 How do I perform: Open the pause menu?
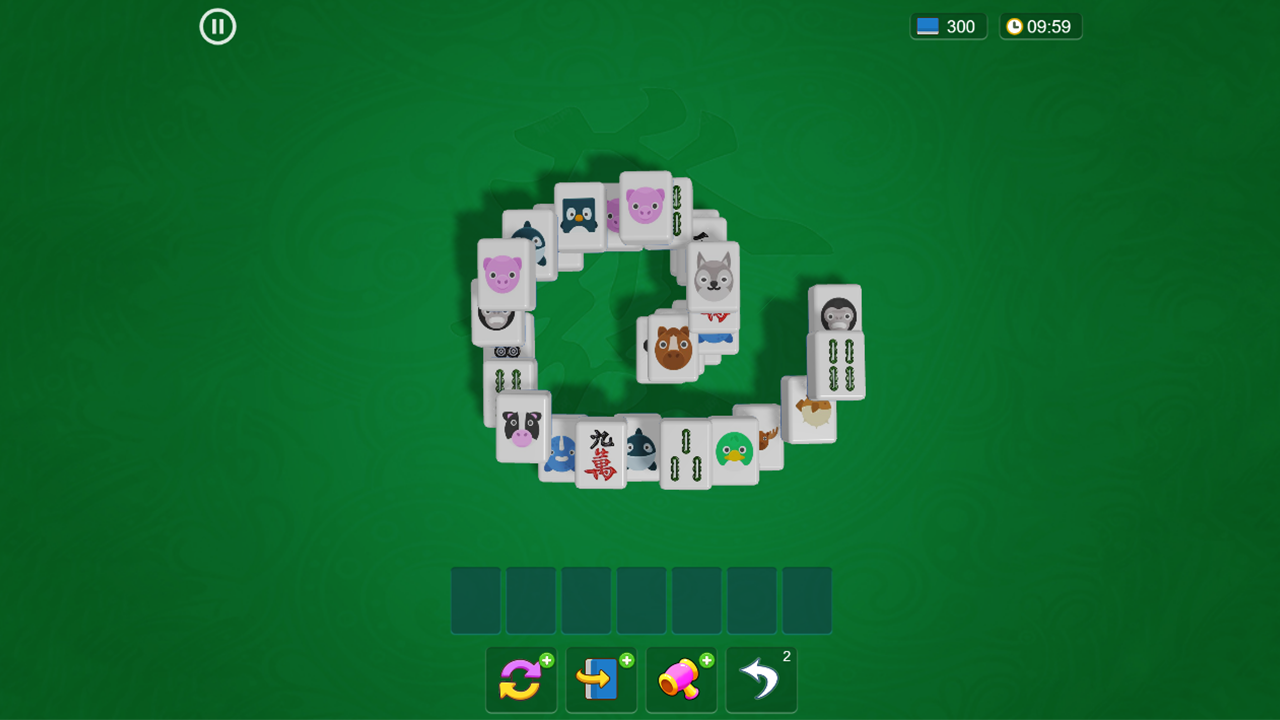coord(217,27)
